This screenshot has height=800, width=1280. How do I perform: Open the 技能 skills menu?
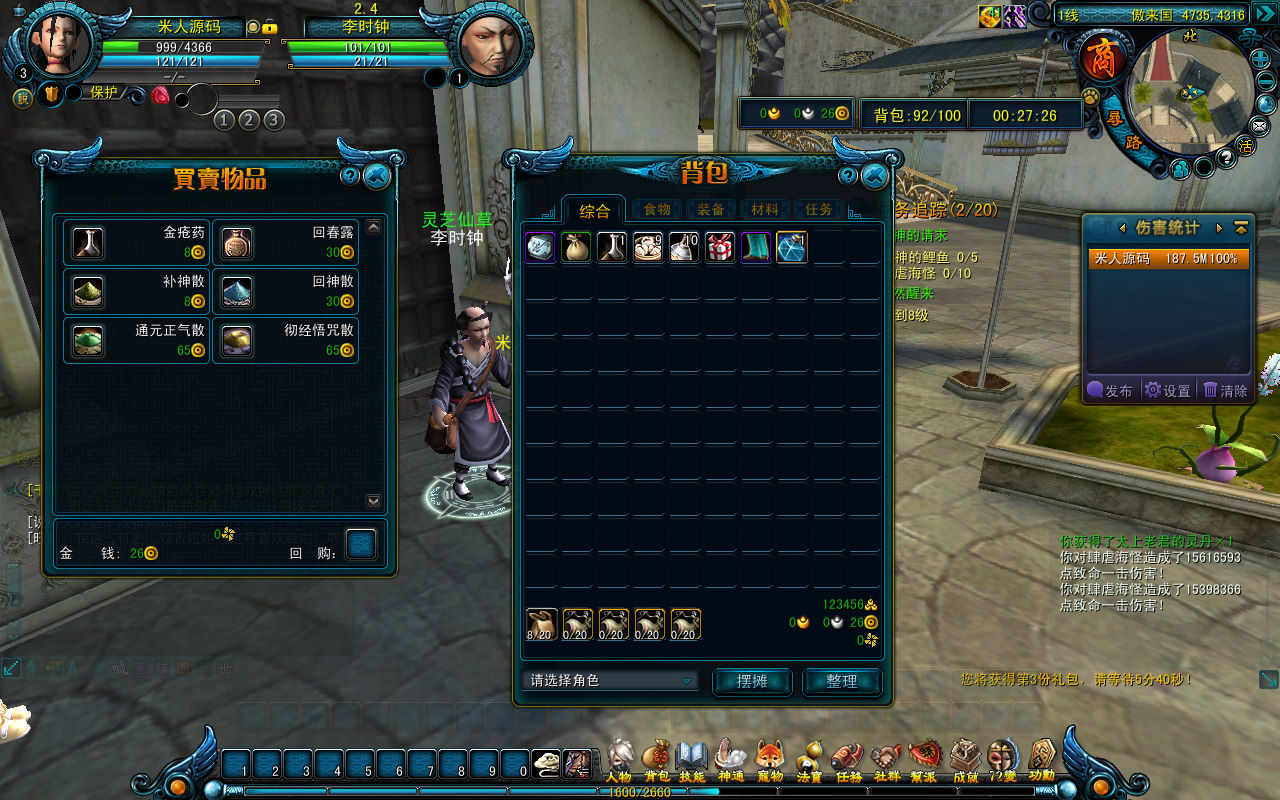pyautogui.click(x=692, y=762)
